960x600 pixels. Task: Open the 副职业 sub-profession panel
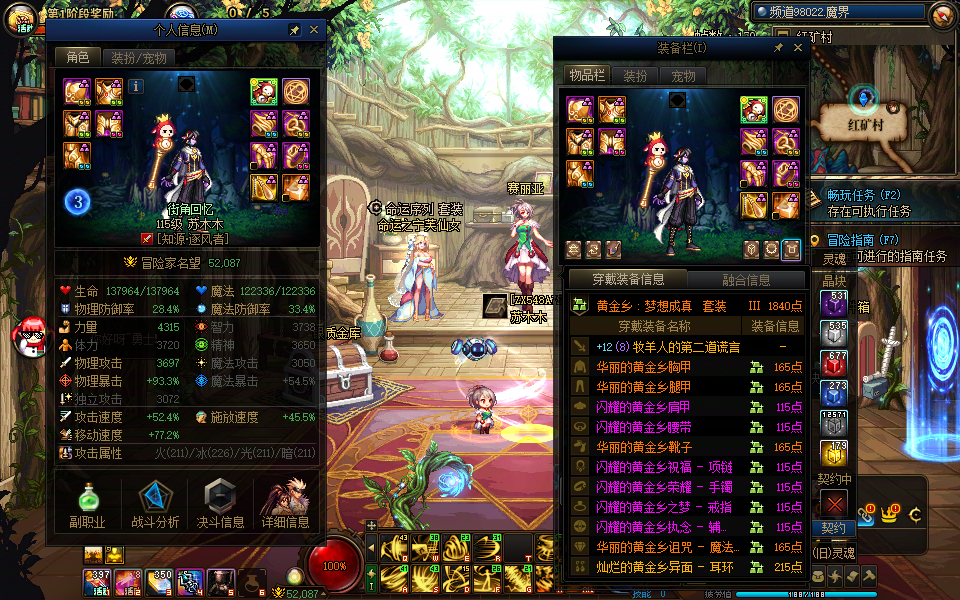(x=87, y=505)
